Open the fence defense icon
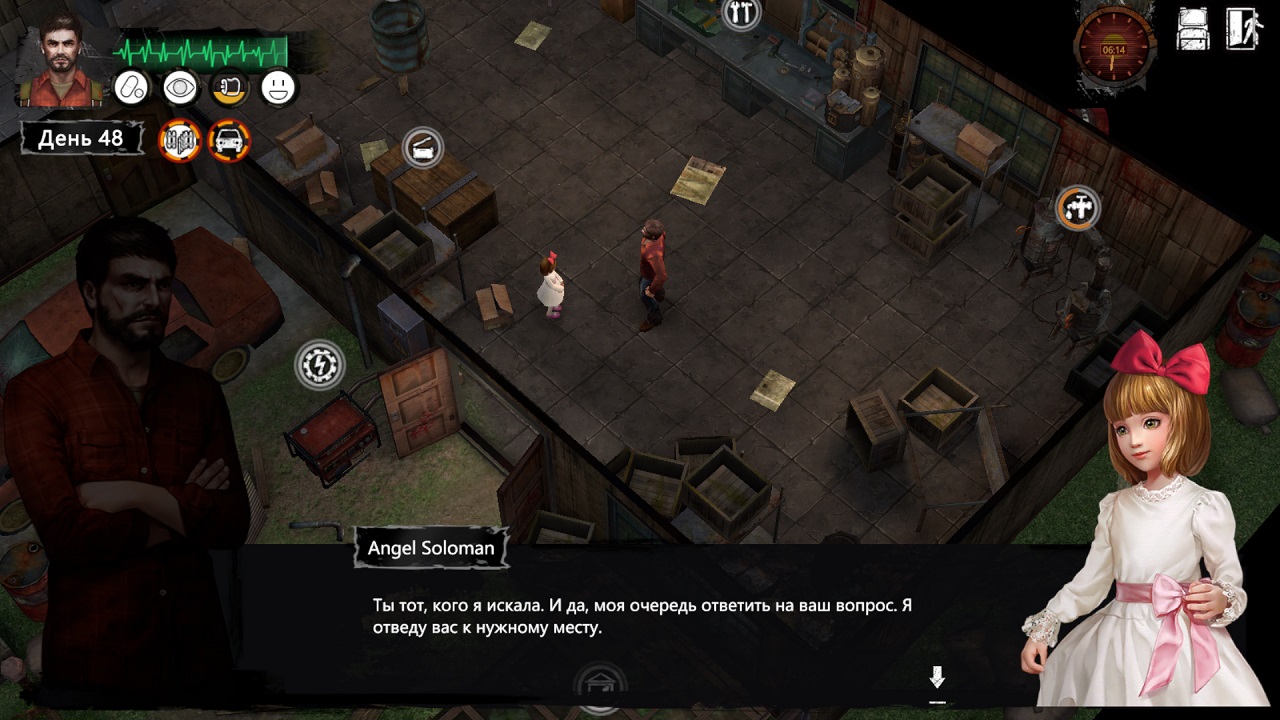 coord(180,140)
